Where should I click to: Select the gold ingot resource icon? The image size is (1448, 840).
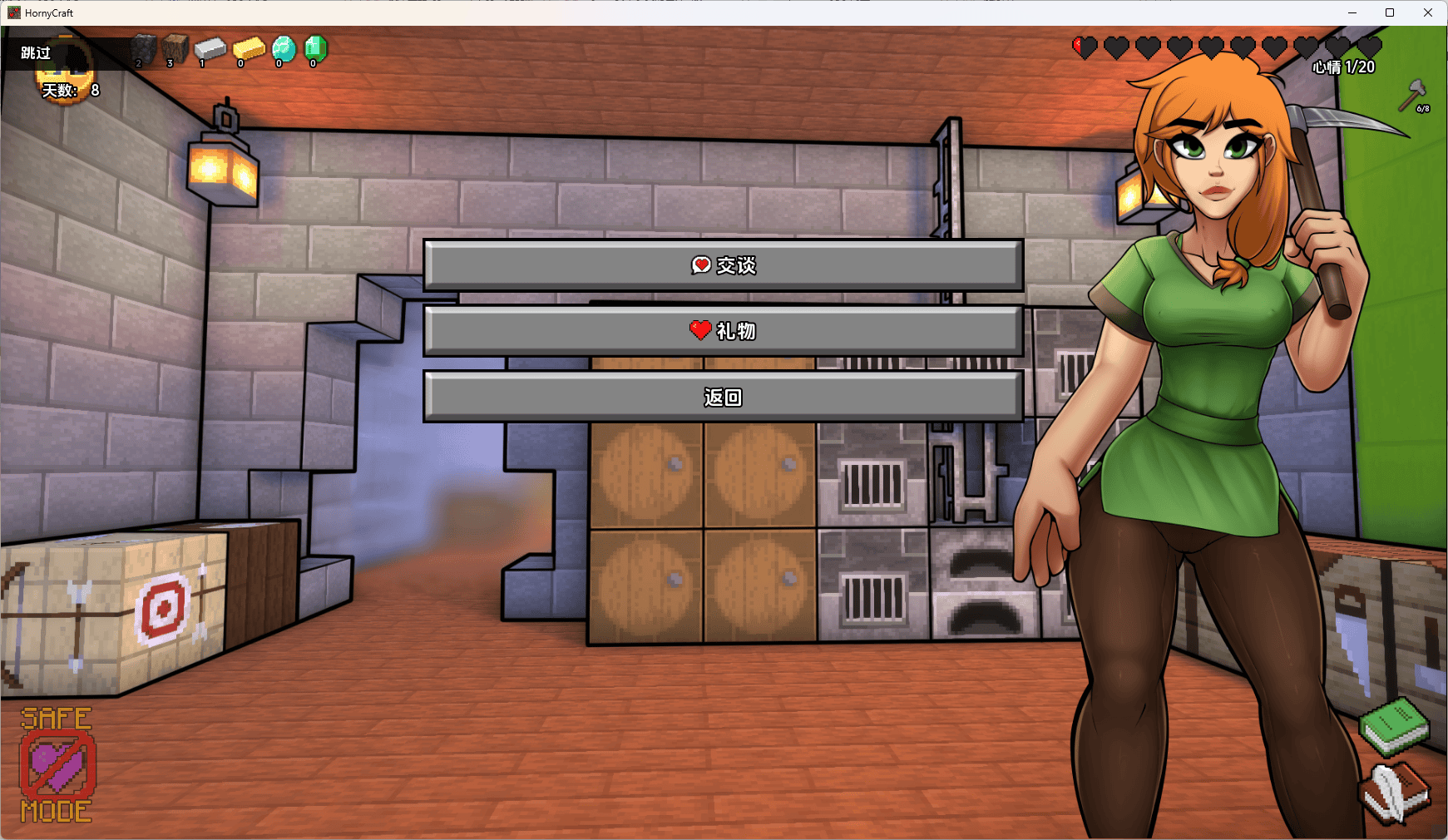(x=248, y=50)
